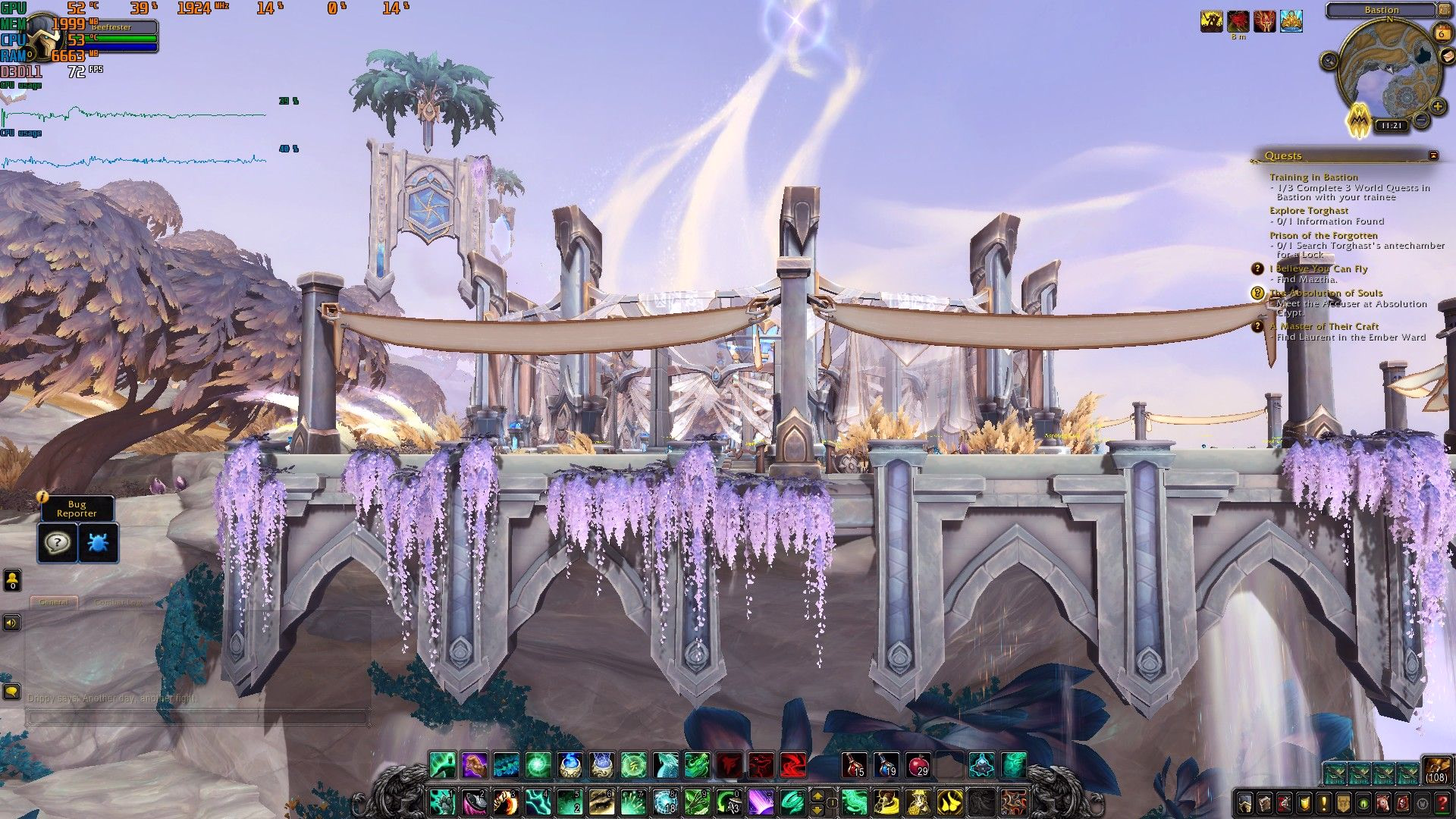Open the minimap tracking magnifier button
This screenshot has height=819, width=1456.
[x=1329, y=61]
